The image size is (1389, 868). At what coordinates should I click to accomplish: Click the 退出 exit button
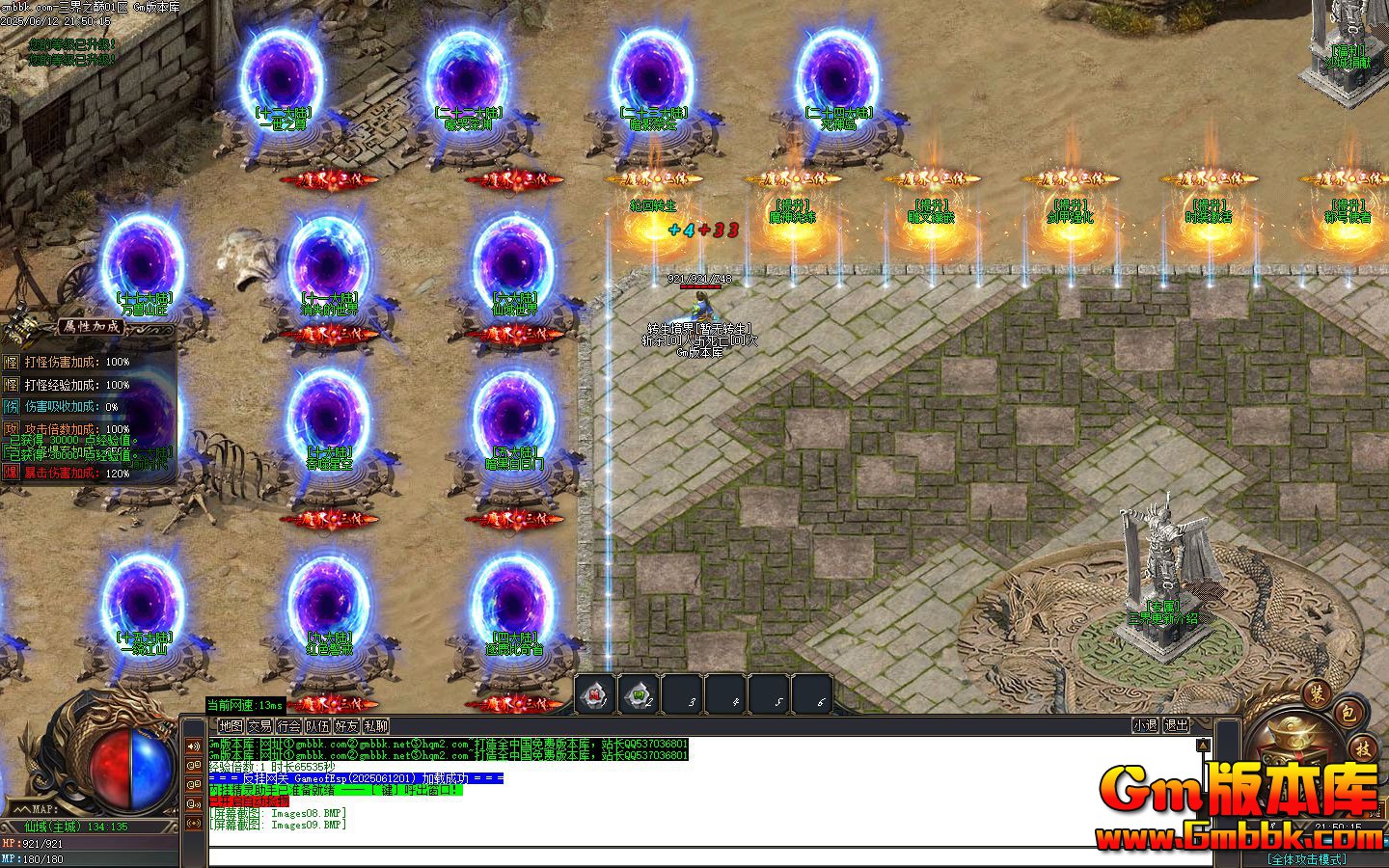pos(1177,725)
